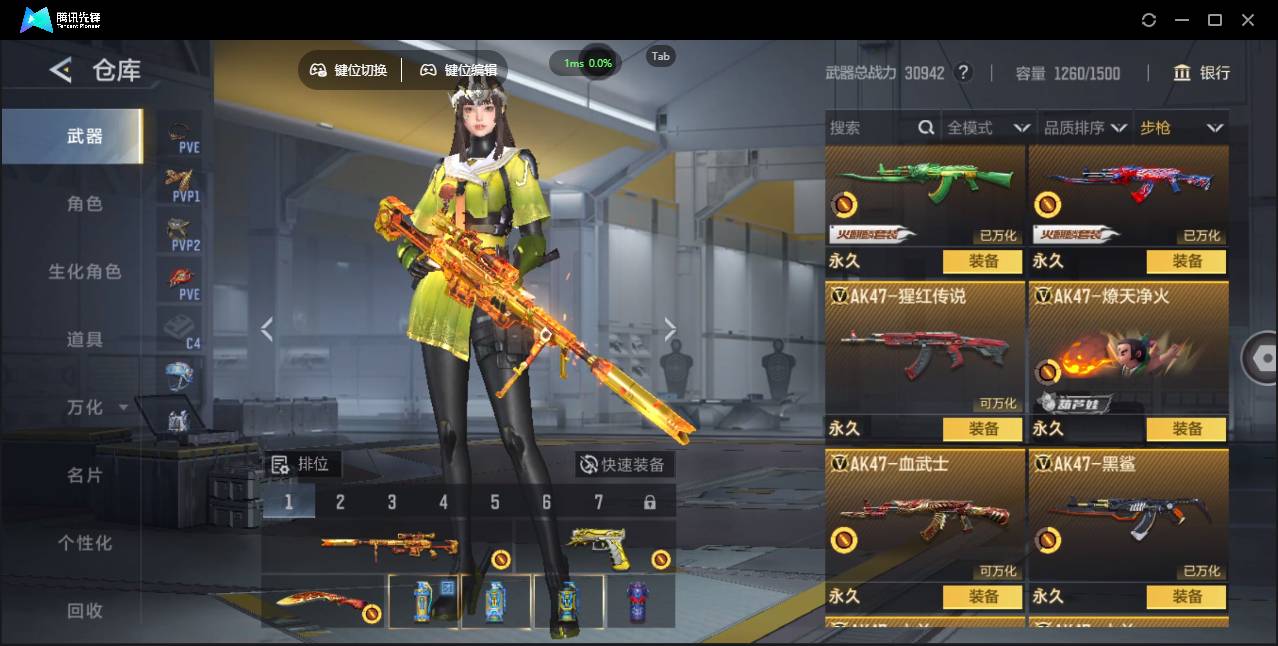Open the 键位编辑 key mapping editor
Viewport: 1278px width, 646px height.
(x=459, y=70)
